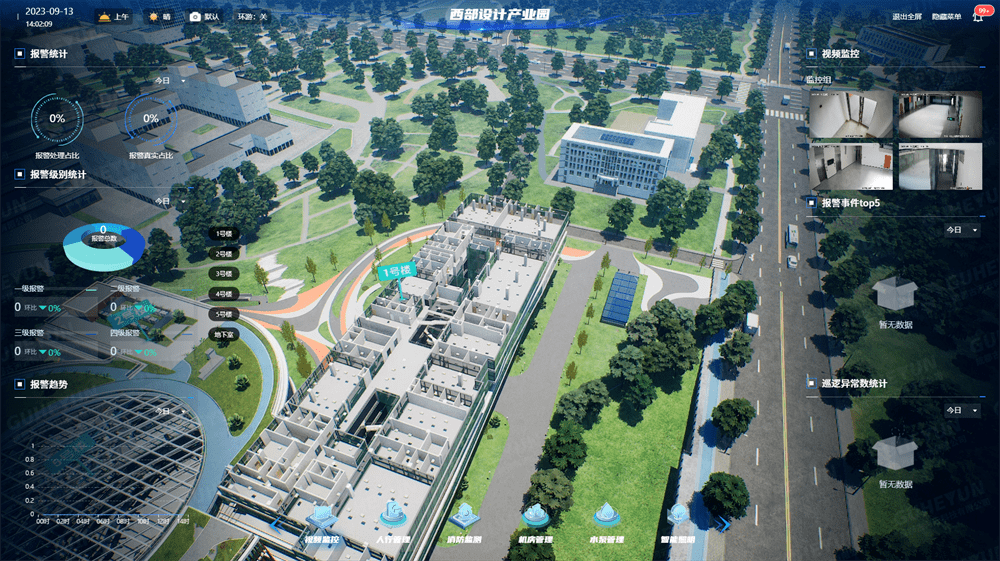Viewport: 1000px width, 561px height.
Task: Open the notification bell with 99+ badge
Action: click(x=978, y=17)
